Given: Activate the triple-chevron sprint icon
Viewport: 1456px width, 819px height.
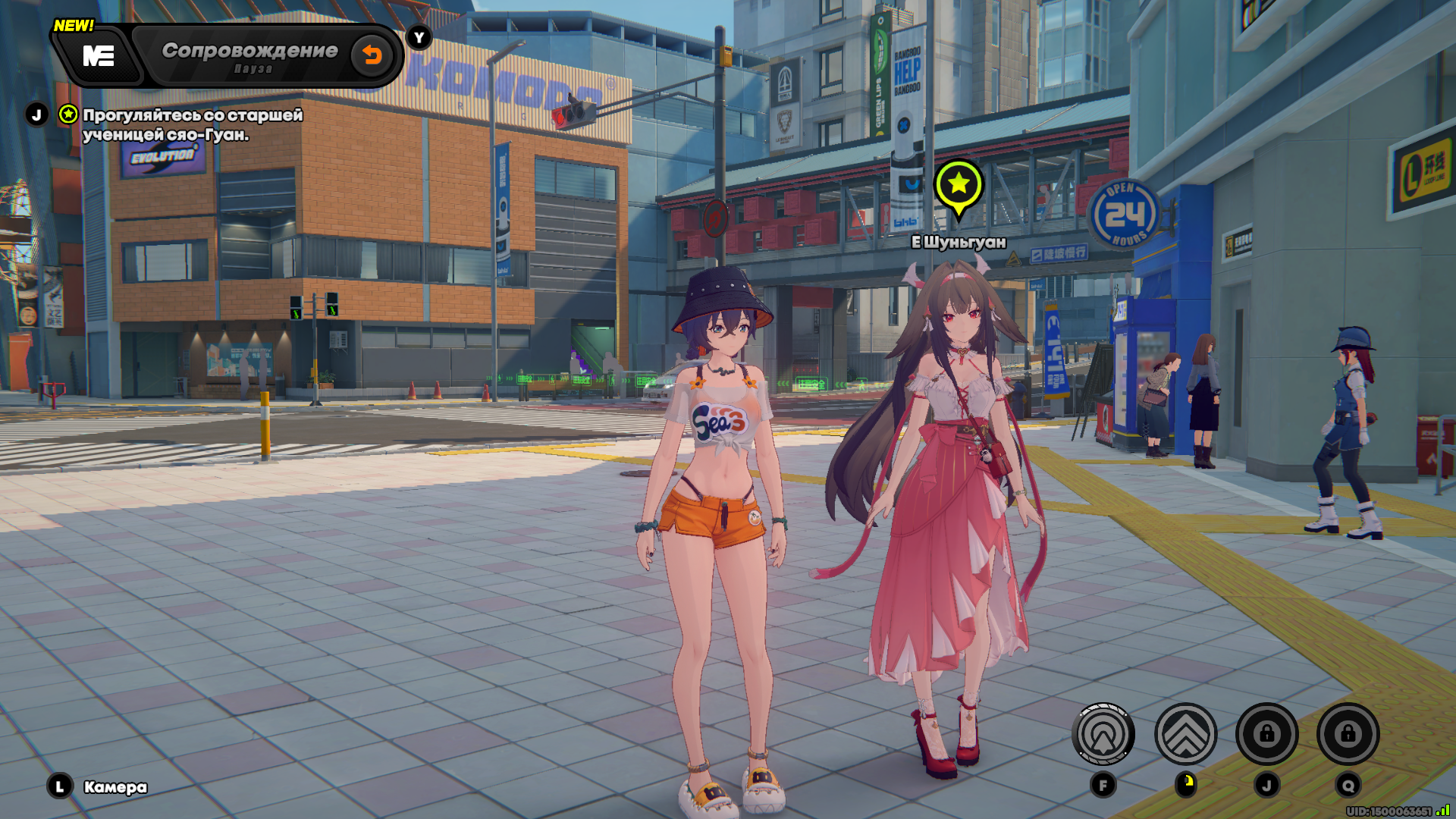Looking at the screenshot, I should point(1185,734).
